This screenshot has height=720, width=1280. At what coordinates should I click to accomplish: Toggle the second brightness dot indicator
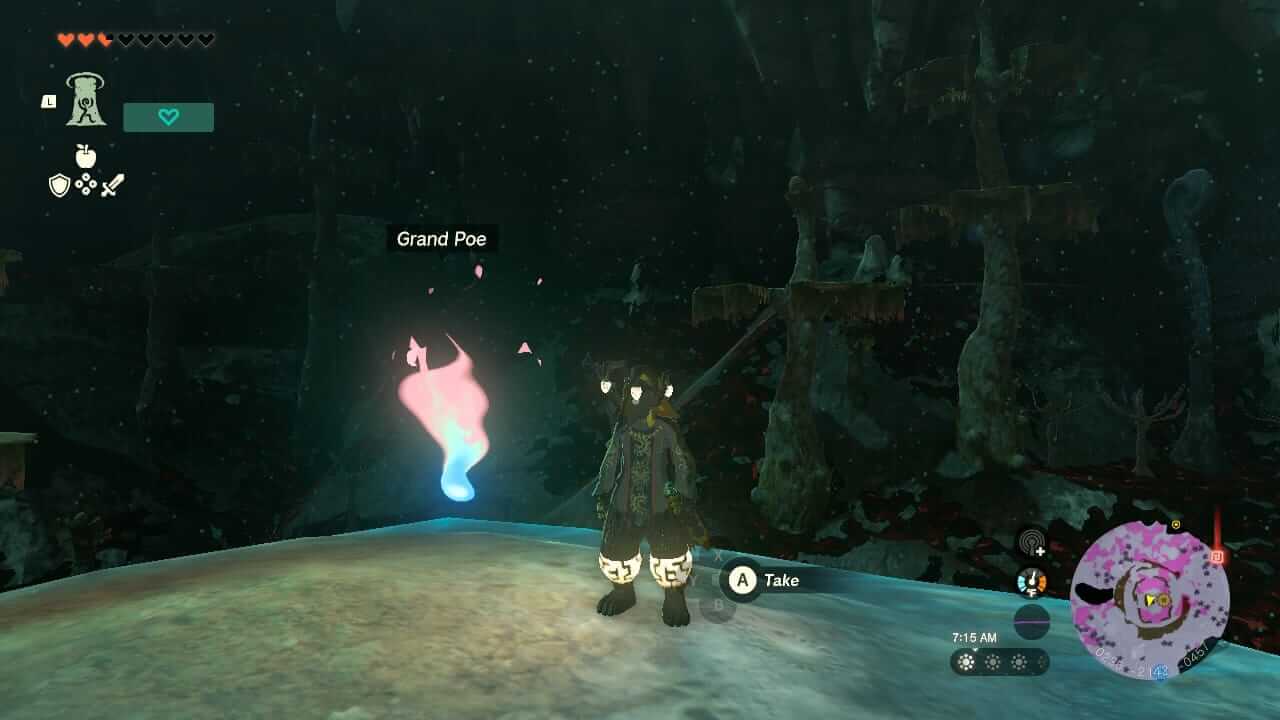click(x=991, y=661)
